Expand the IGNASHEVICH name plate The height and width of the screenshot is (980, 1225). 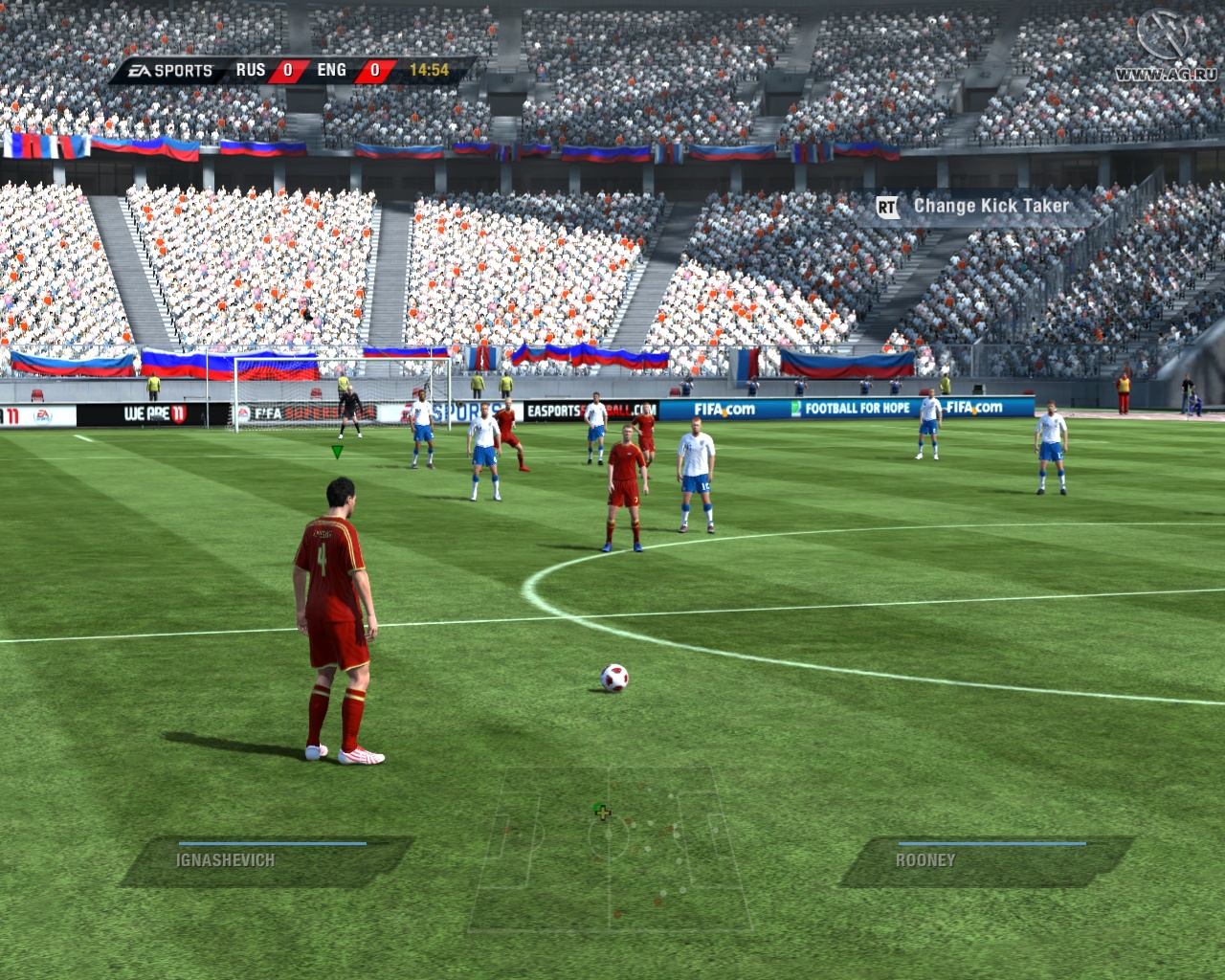[x=223, y=859]
